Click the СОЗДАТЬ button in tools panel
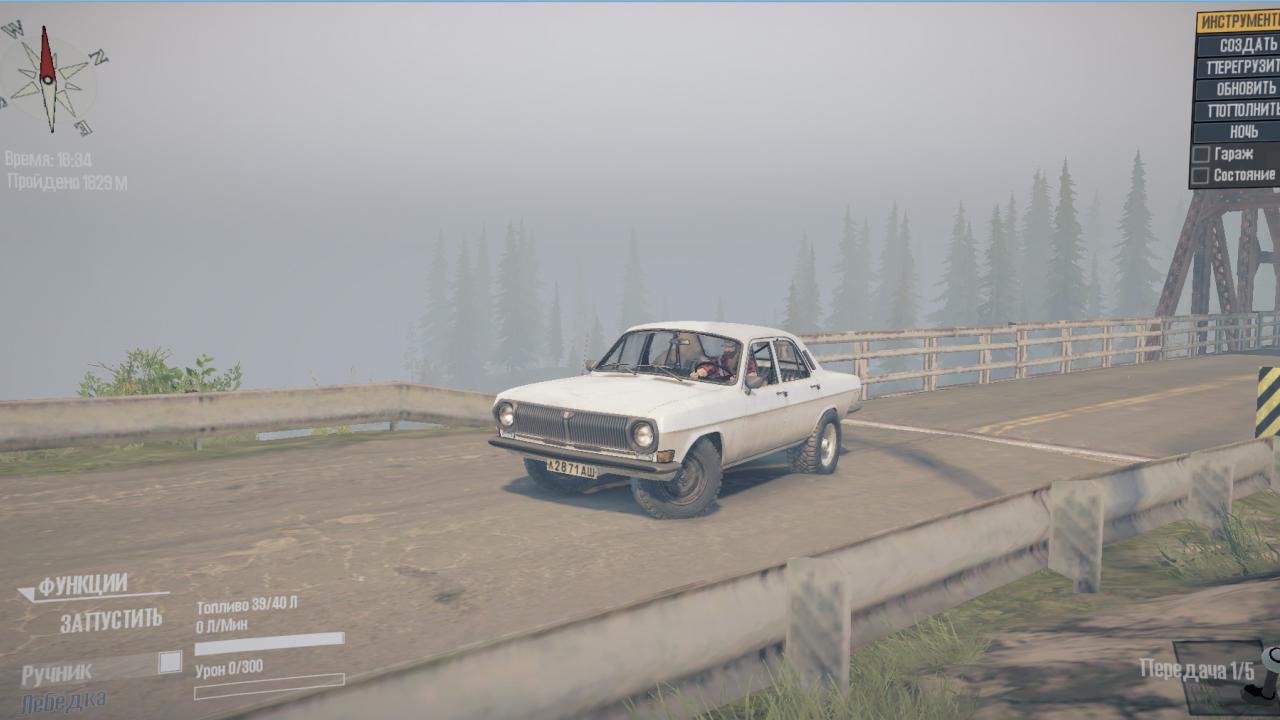The height and width of the screenshot is (720, 1280). pyautogui.click(x=1240, y=45)
